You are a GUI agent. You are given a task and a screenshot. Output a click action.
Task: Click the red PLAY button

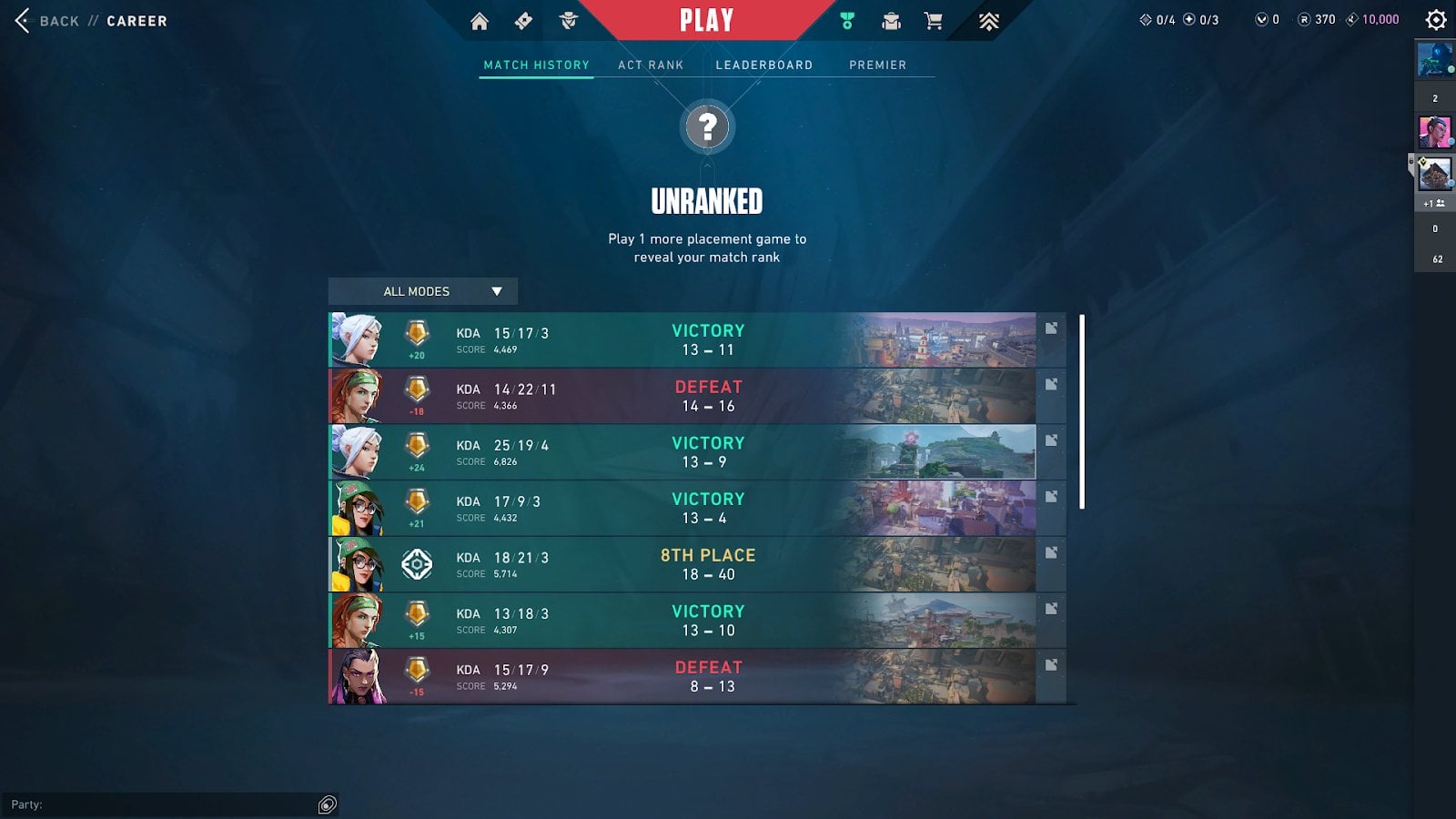pos(706,21)
